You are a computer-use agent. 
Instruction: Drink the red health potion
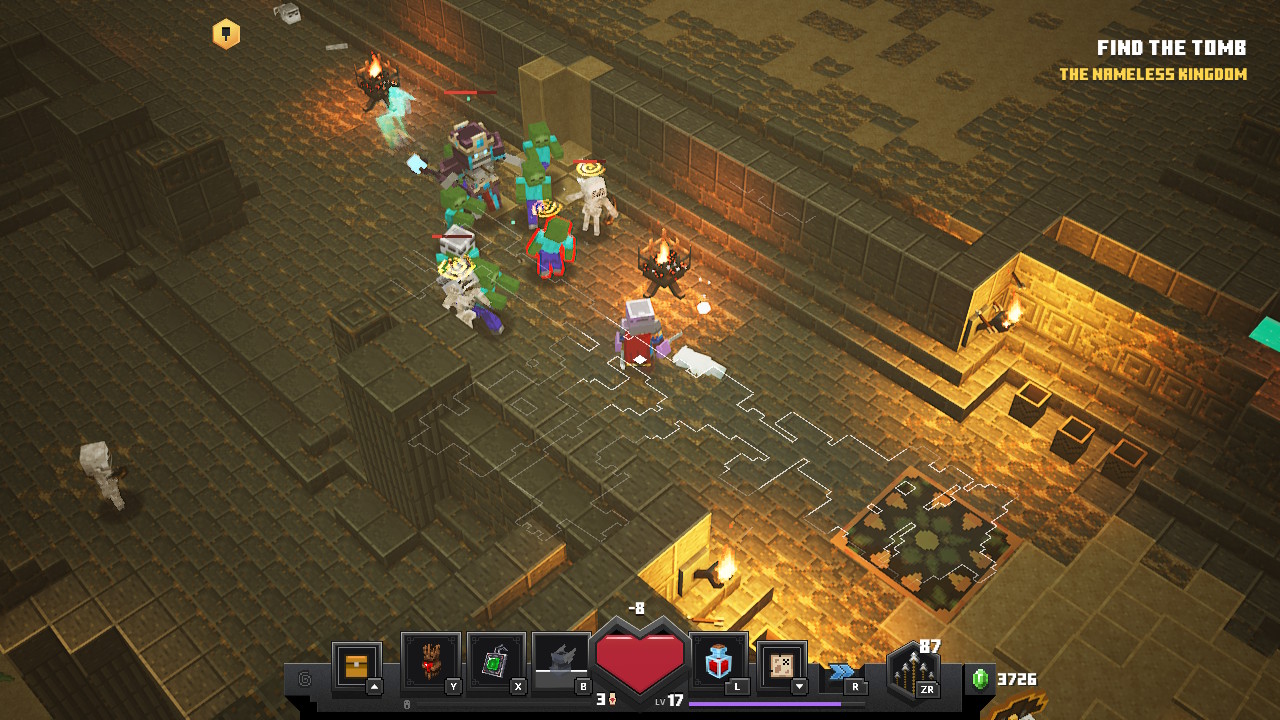718,662
